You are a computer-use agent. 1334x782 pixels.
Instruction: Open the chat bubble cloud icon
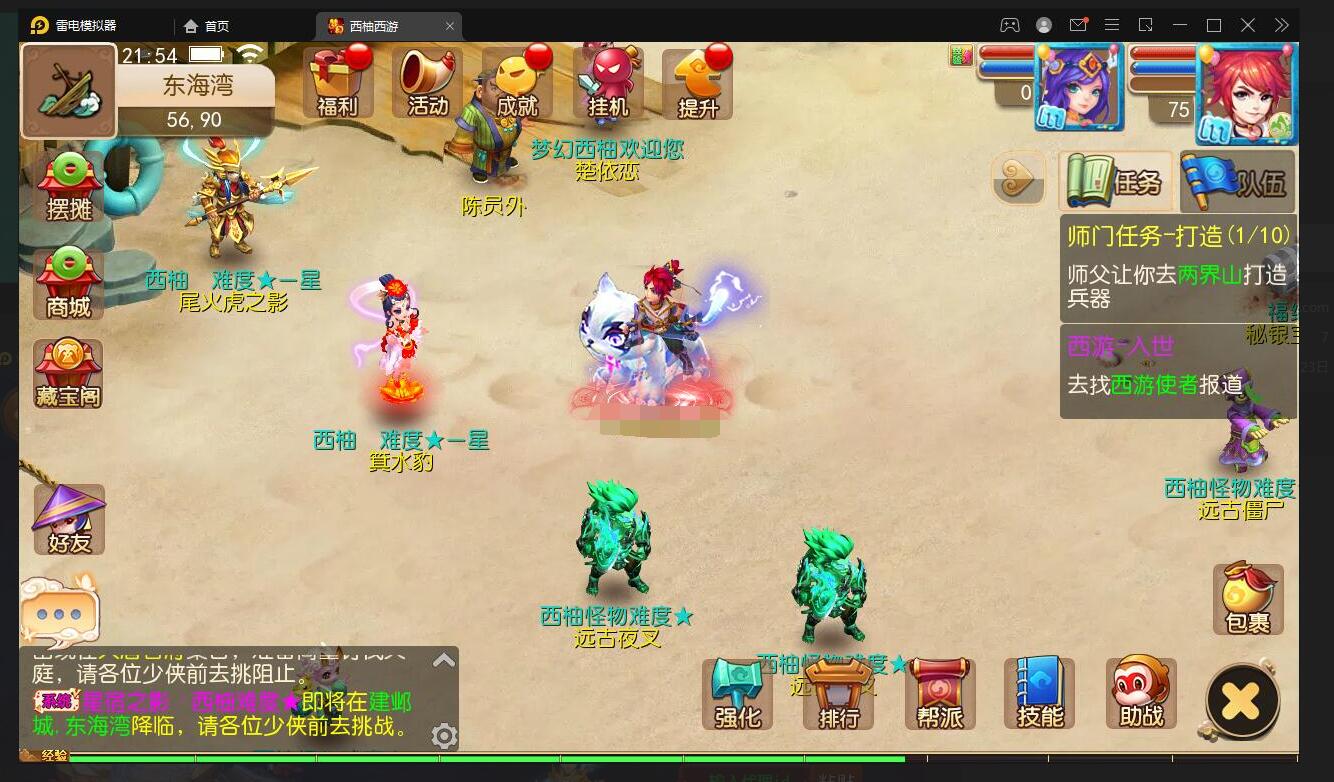(59, 610)
